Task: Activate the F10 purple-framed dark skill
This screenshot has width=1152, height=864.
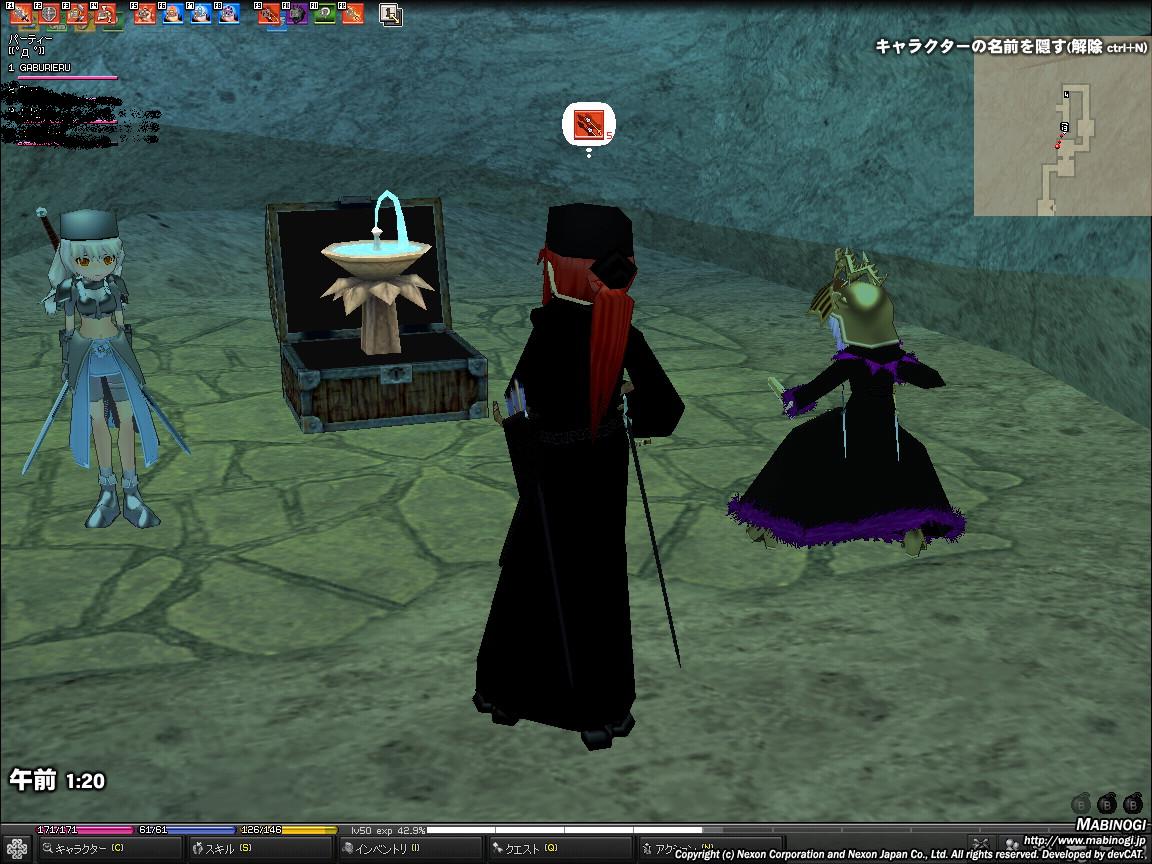Action: coord(297,14)
